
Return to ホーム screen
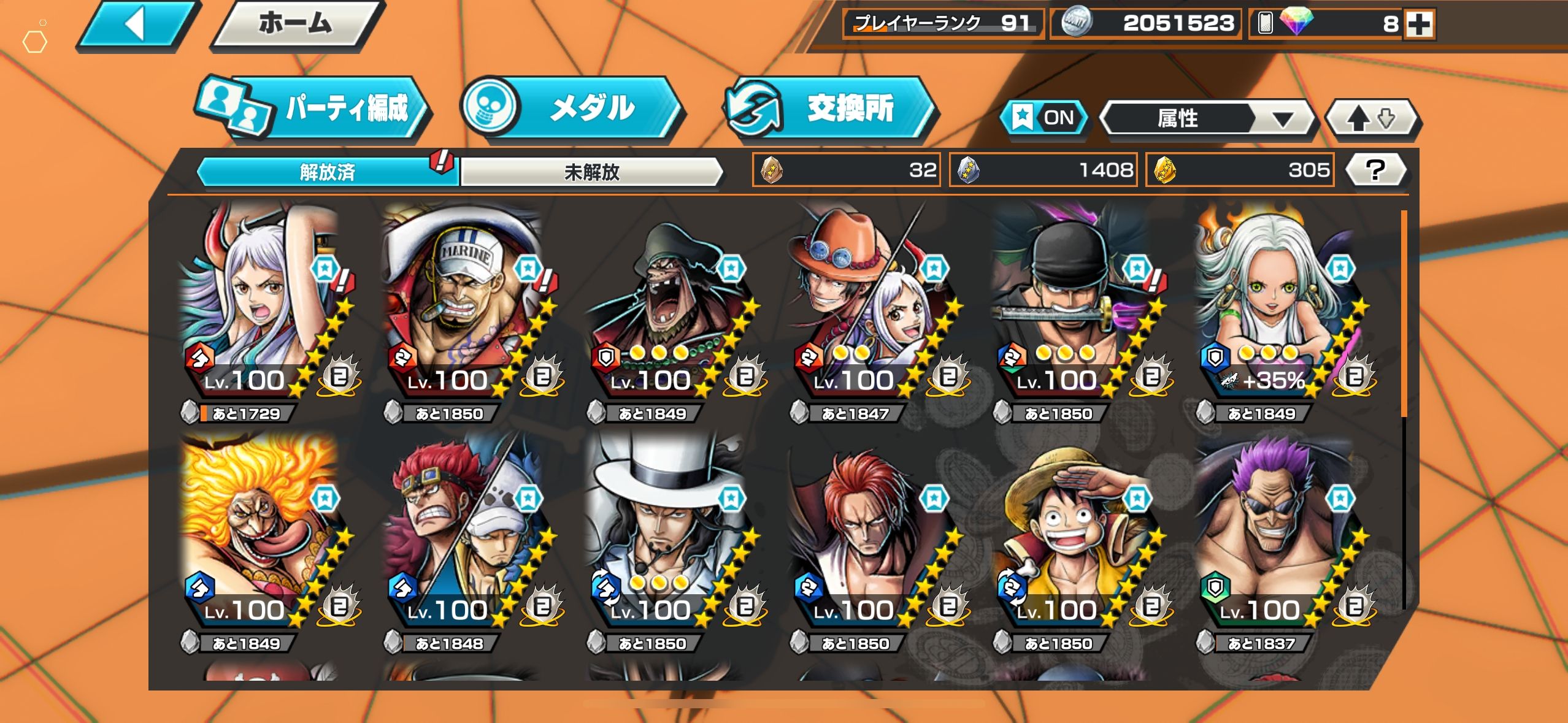point(296,25)
